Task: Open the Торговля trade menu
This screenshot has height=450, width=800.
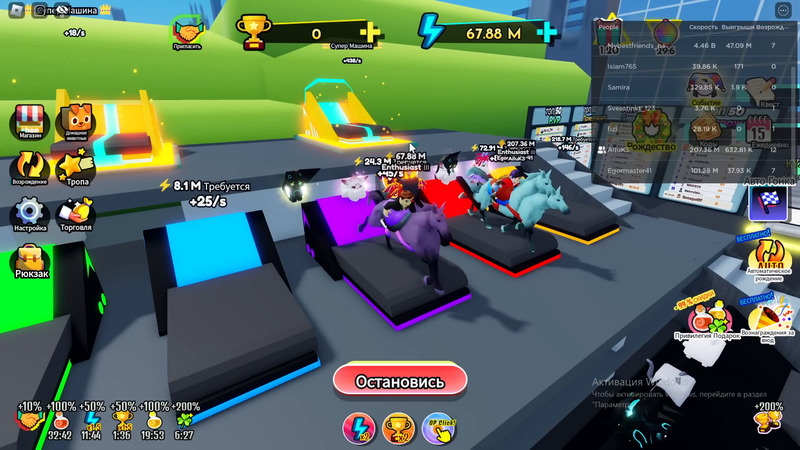Action: point(76,213)
